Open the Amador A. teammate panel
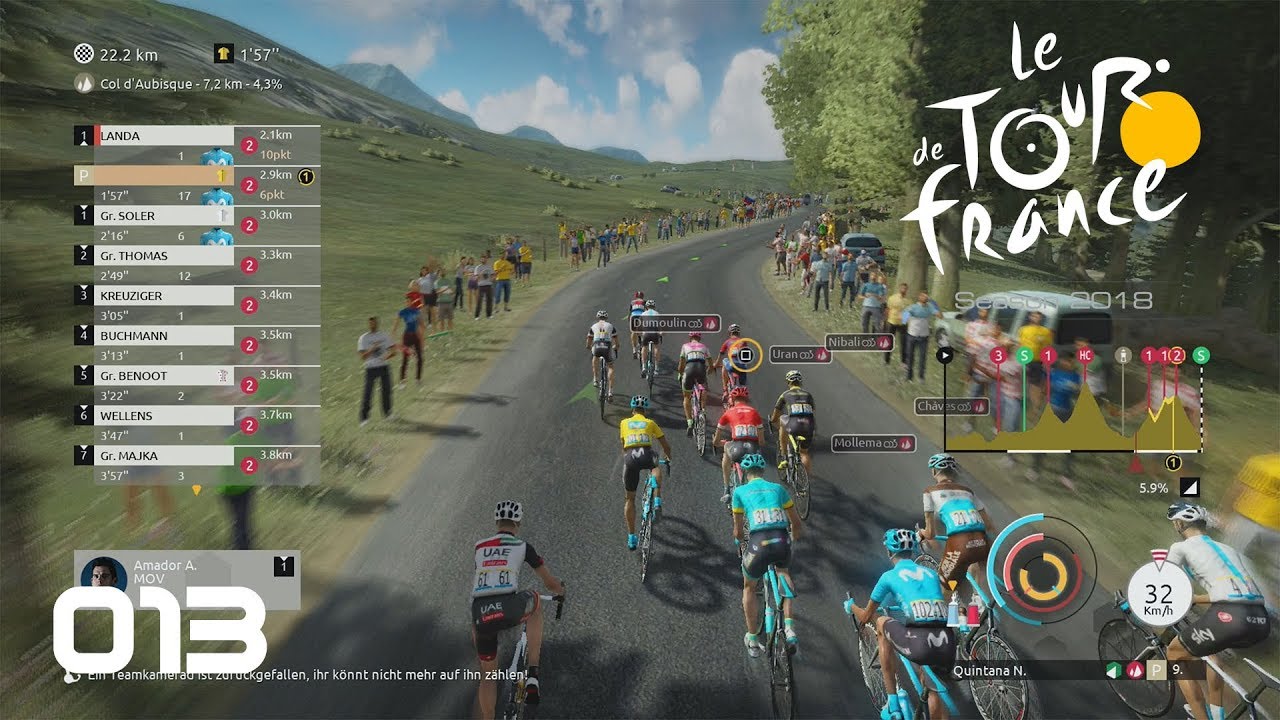 (x=188, y=580)
